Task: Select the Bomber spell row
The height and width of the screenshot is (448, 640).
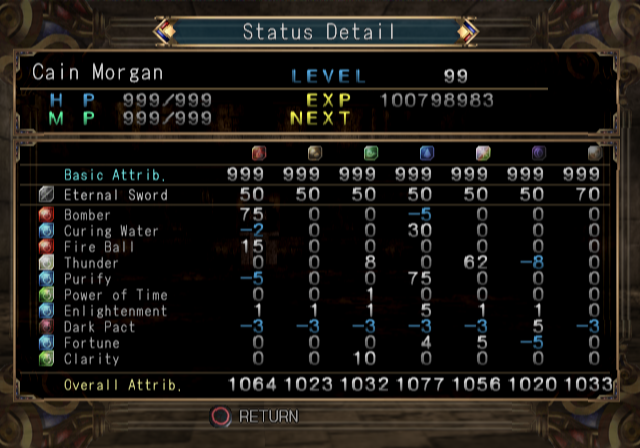Action: click(x=88, y=215)
